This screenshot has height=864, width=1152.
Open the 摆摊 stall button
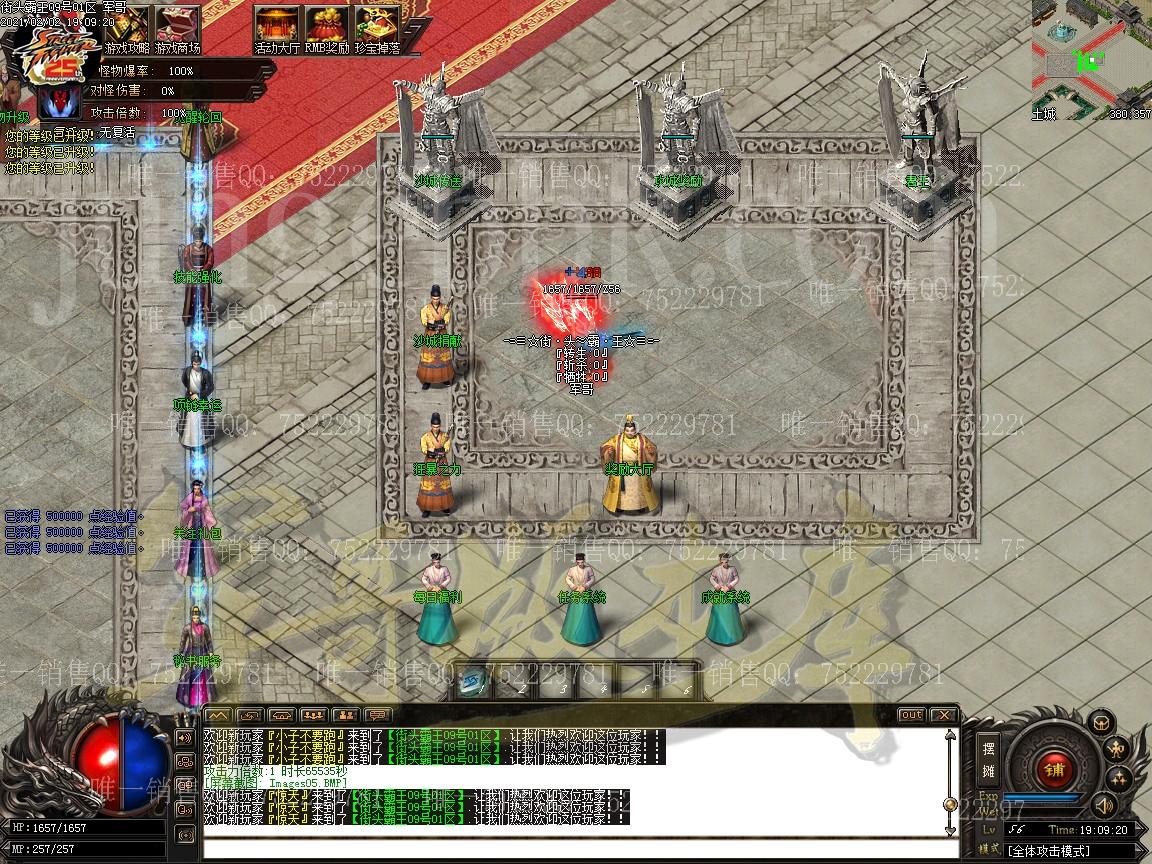pos(988,760)
